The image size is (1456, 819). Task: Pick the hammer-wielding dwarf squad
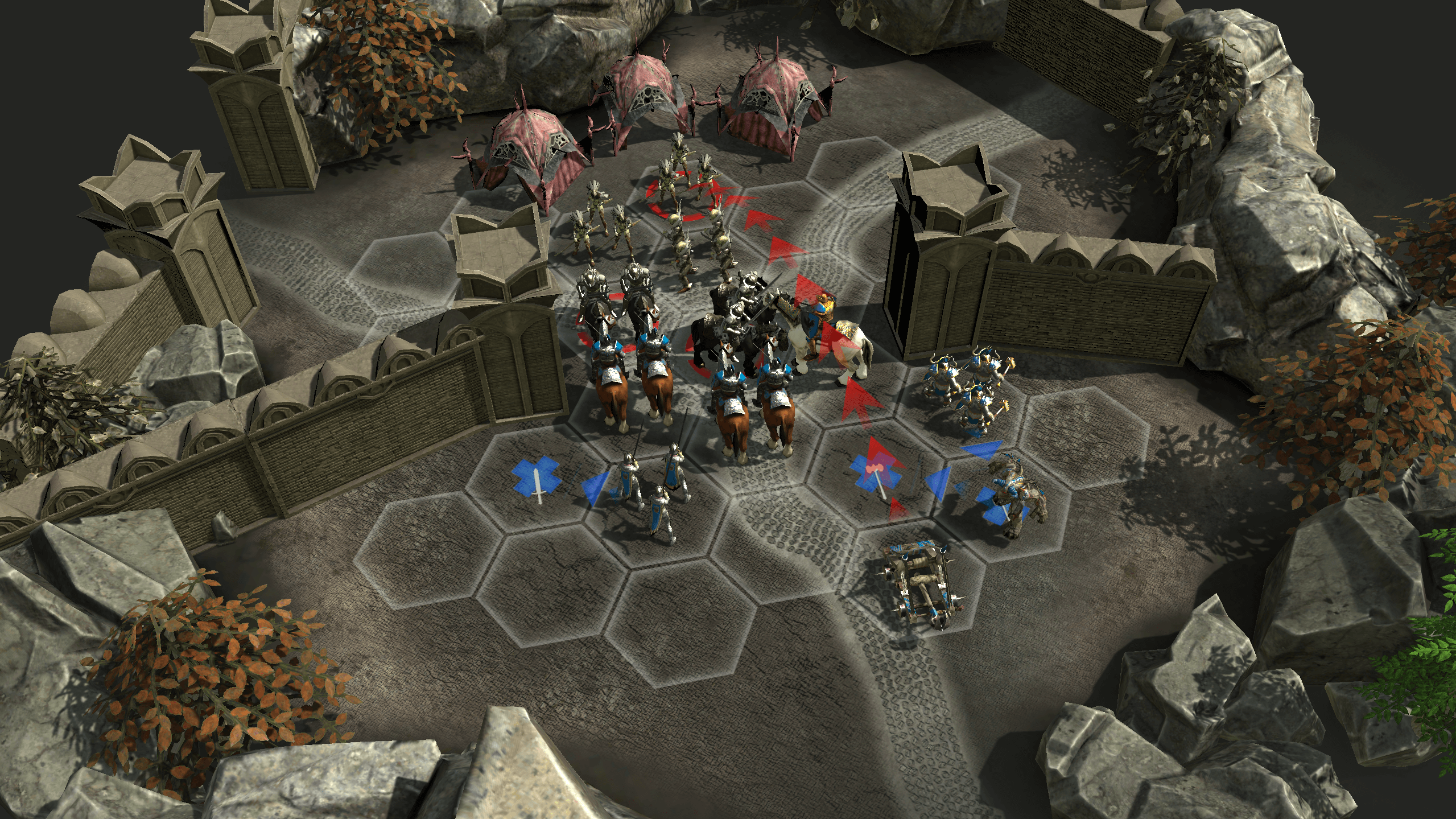964,384
